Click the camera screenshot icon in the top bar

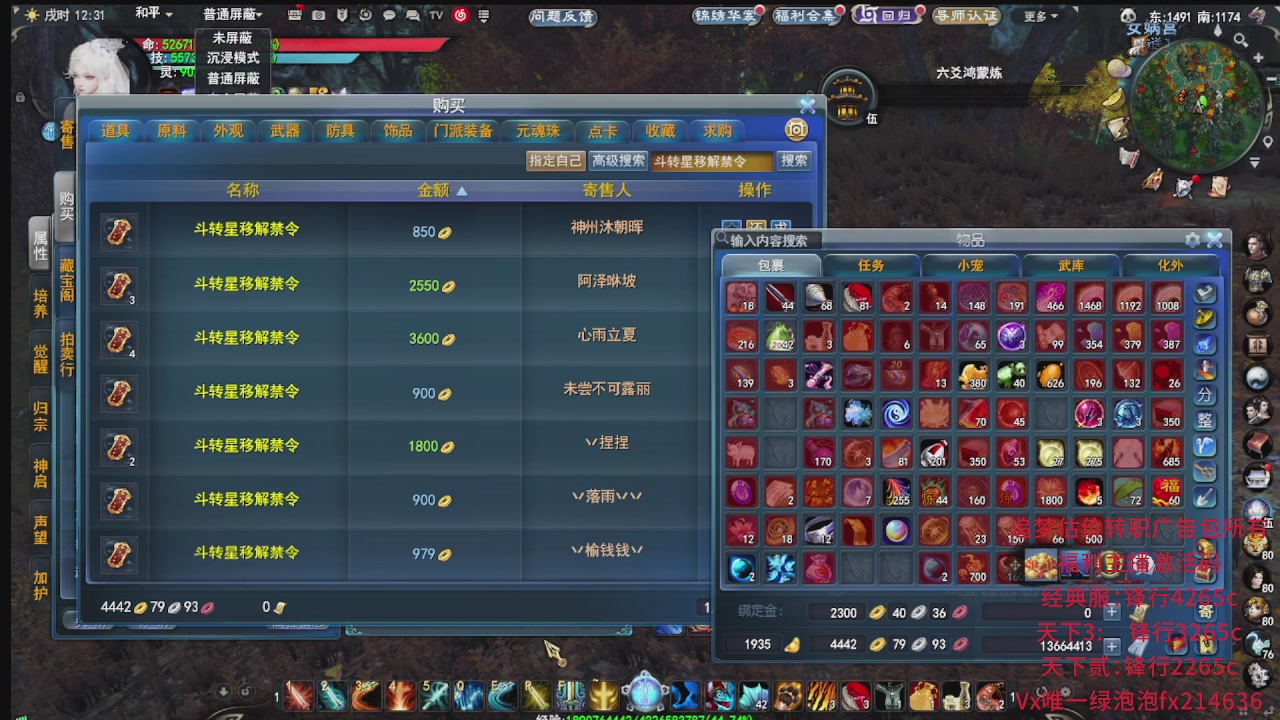(319, 14)
